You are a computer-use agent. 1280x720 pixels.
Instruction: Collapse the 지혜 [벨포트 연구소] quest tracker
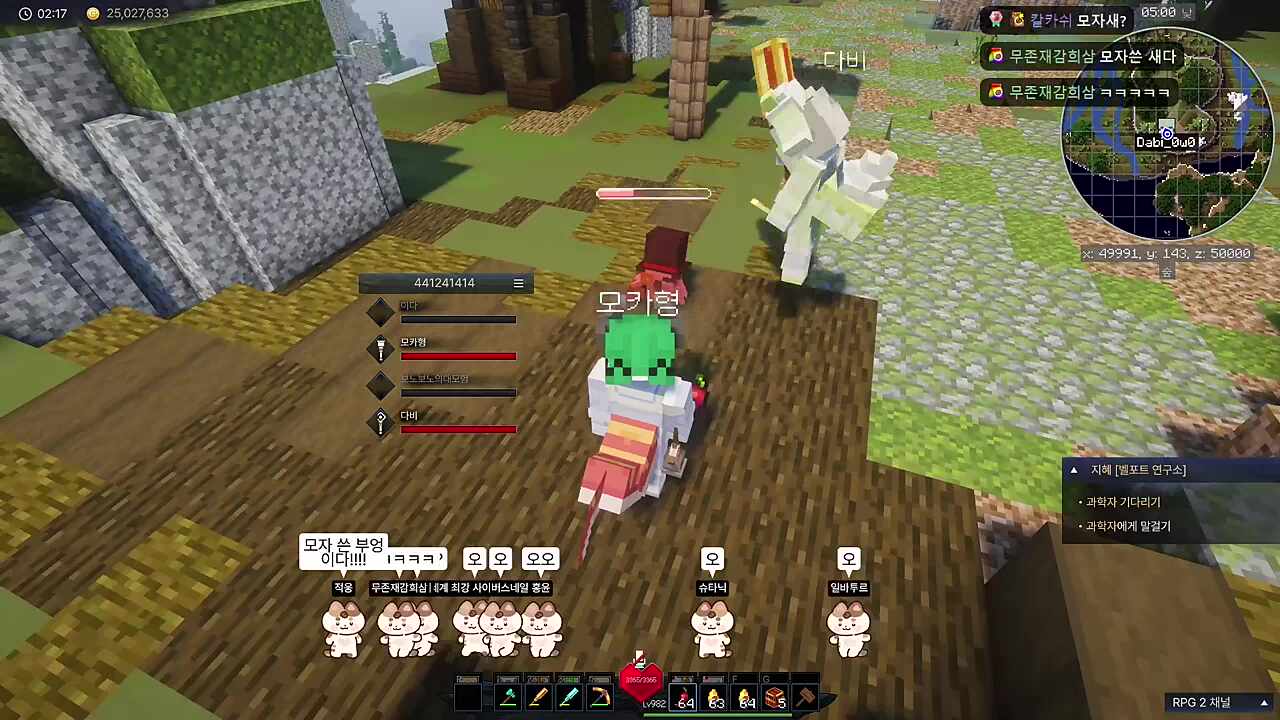(x=1073, y=469)
